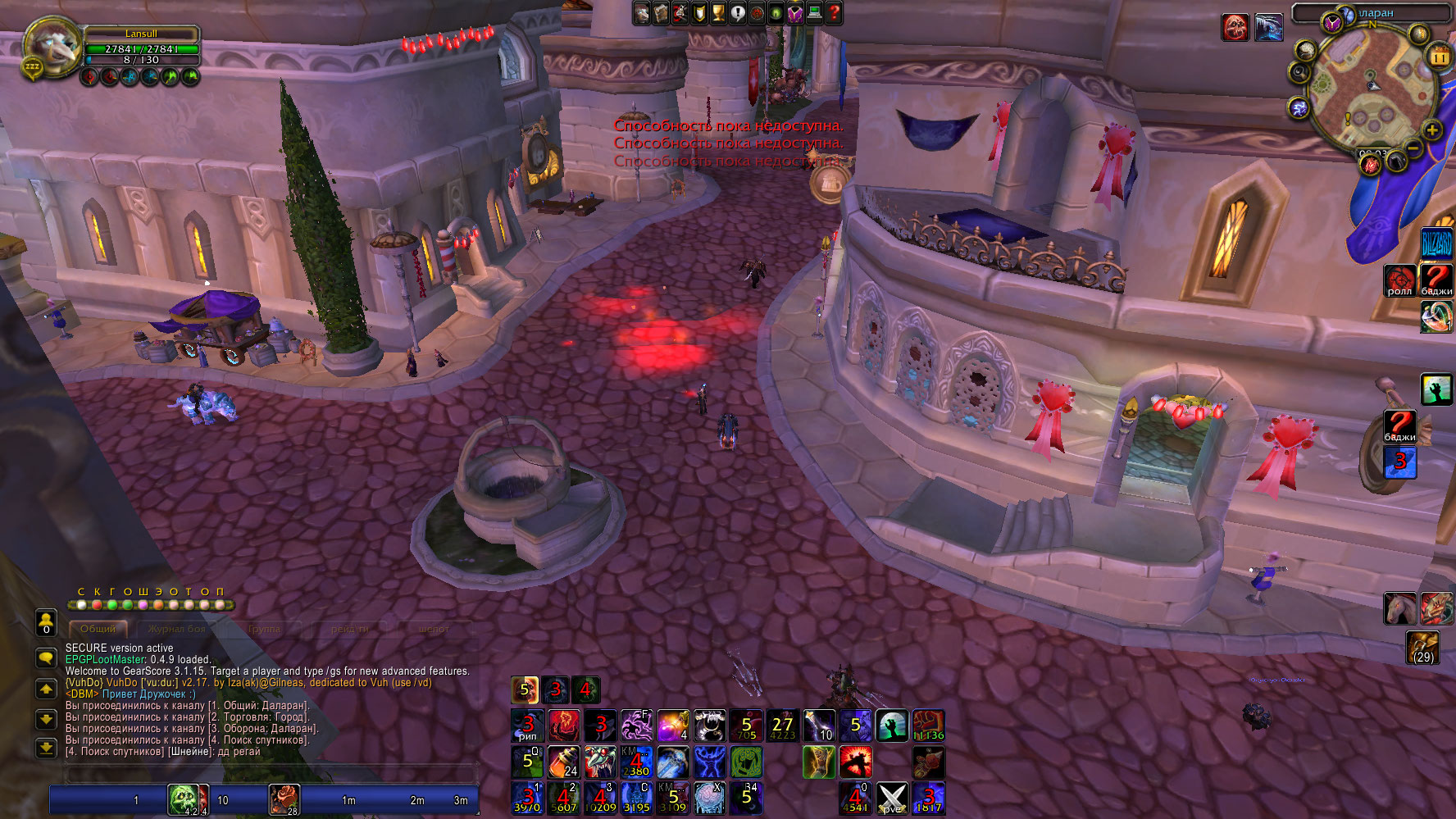Viewport: 1456px width, 819px height.
Task: Open the calendar button showing 11
Action: tap(1439, 57)
